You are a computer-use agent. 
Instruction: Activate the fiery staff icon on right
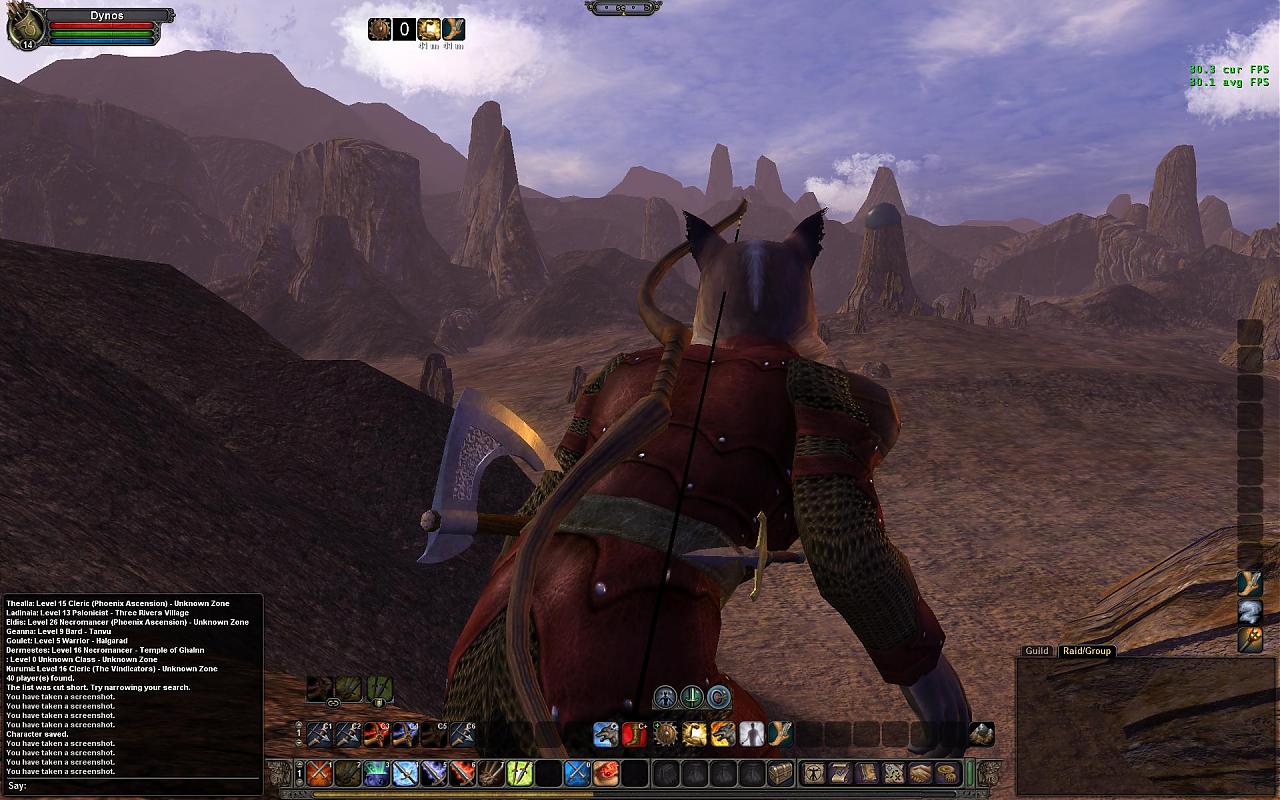(x=1250, y=639)
